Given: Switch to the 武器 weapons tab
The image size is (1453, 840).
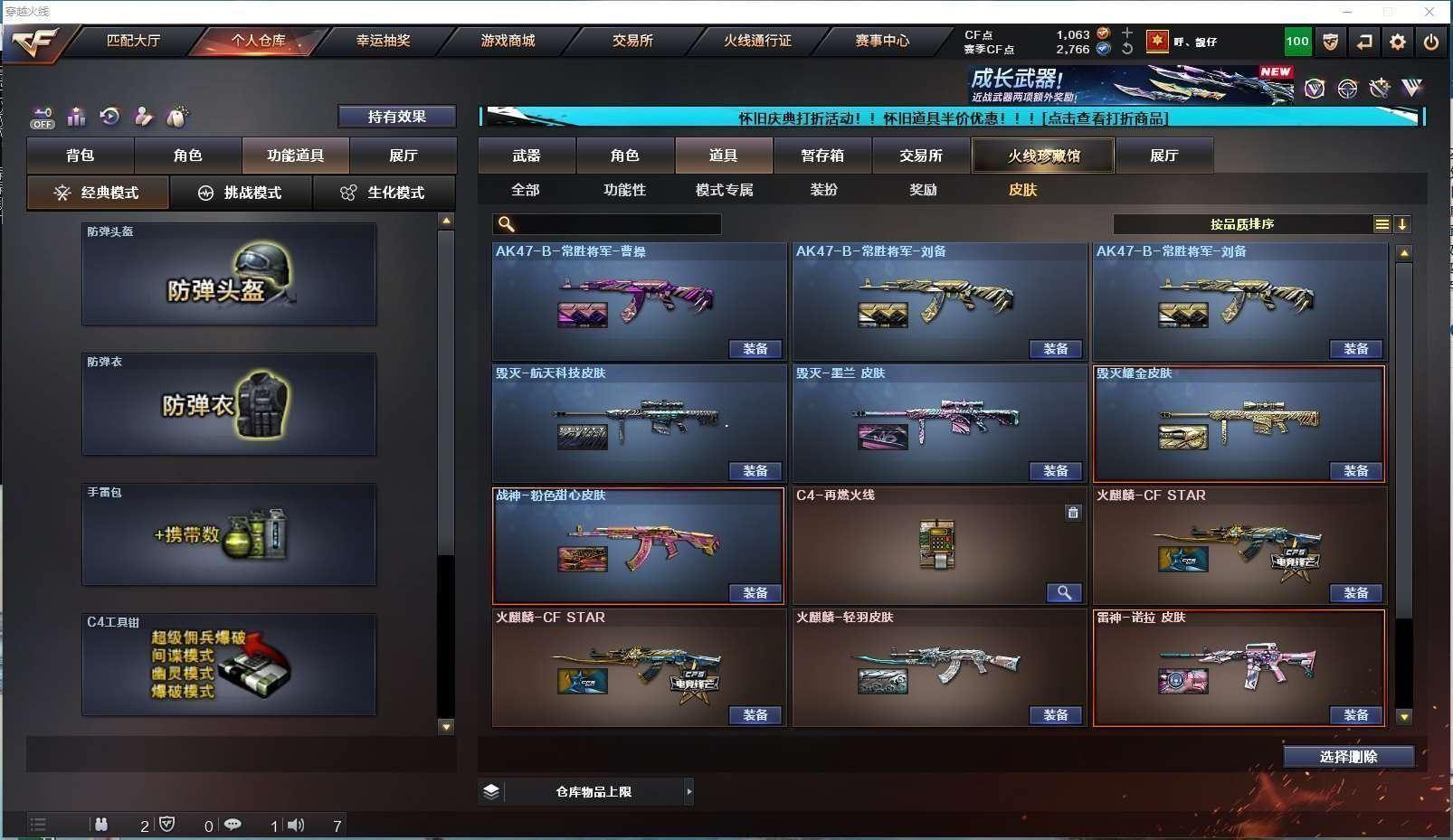Looking at the screenshot, I should (527, 156).
